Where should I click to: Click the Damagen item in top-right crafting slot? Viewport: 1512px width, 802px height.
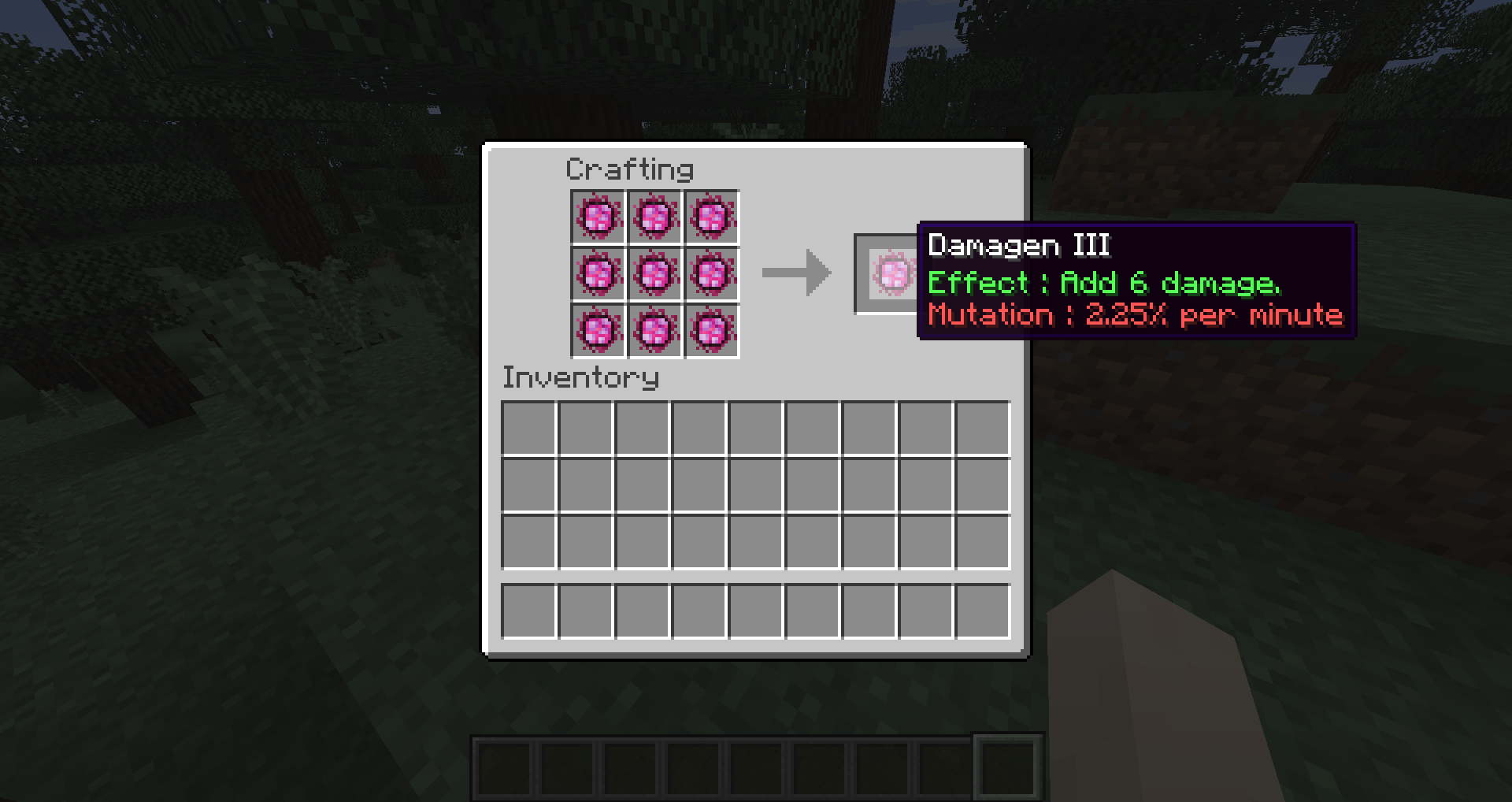point(713,218)
